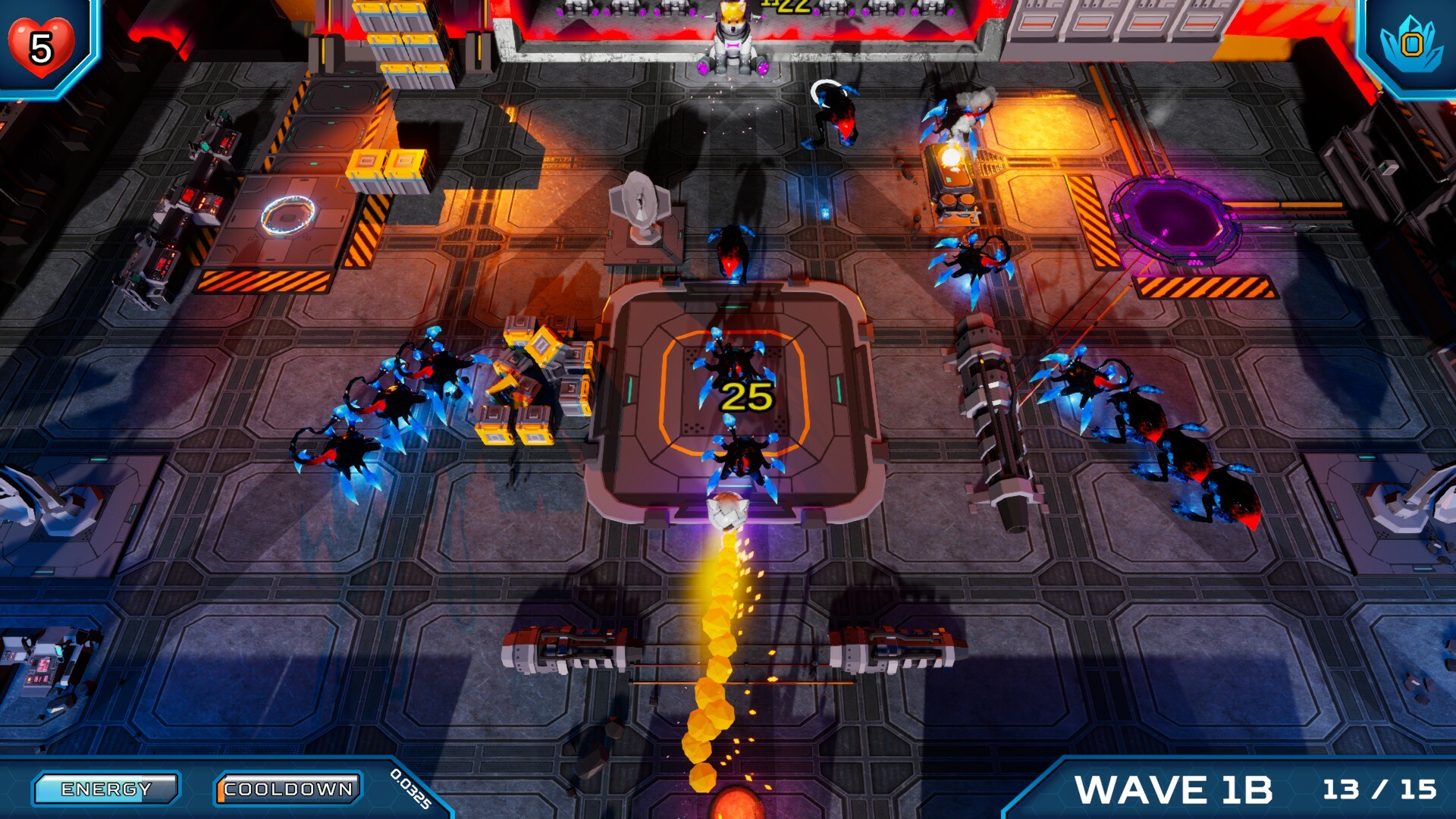Click the heart lives icon showing 5
The width and height of the screenshot is (1456, 819).
click(42, 47)
